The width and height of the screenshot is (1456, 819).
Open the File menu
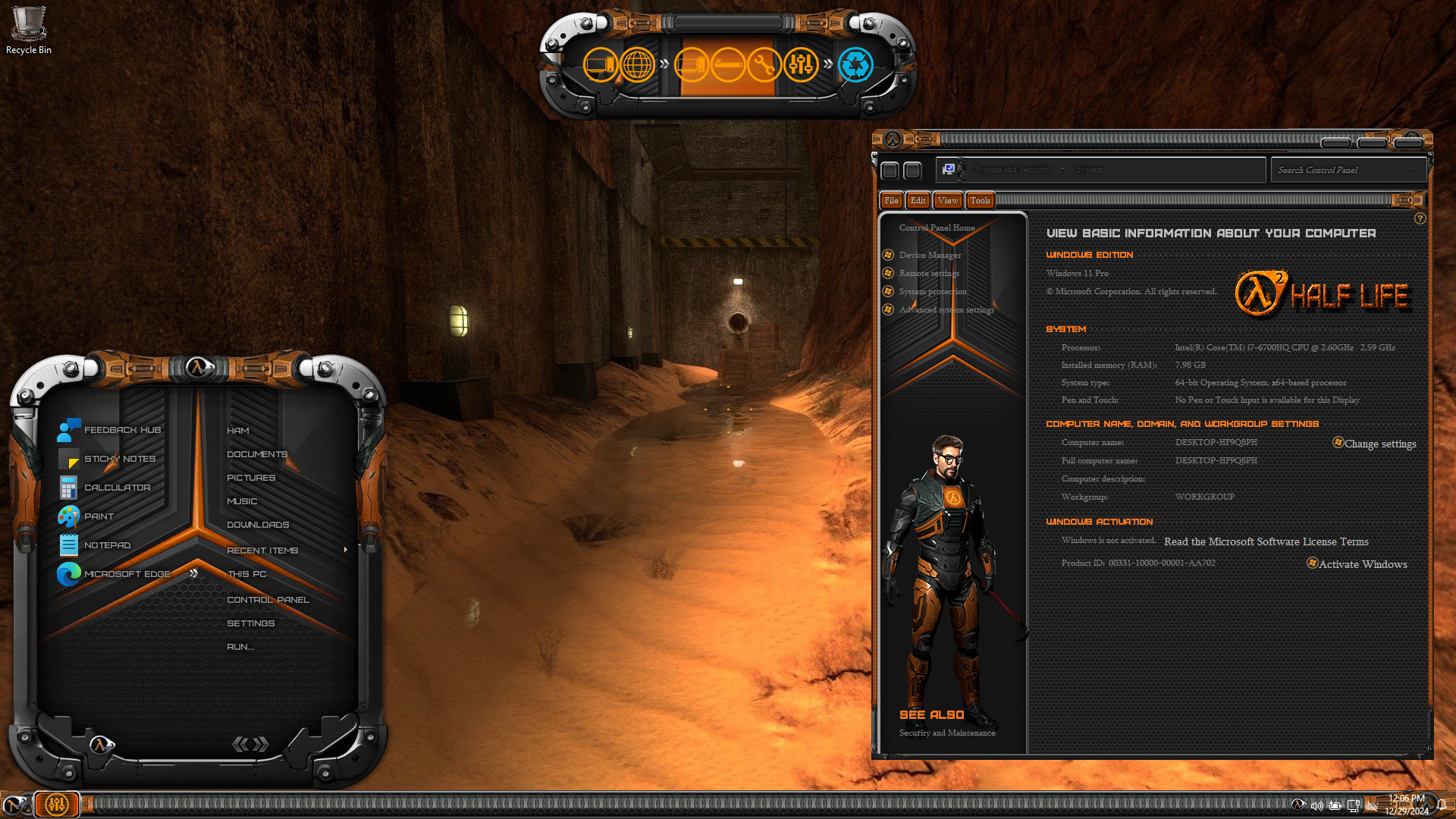[x=891, y=200]
